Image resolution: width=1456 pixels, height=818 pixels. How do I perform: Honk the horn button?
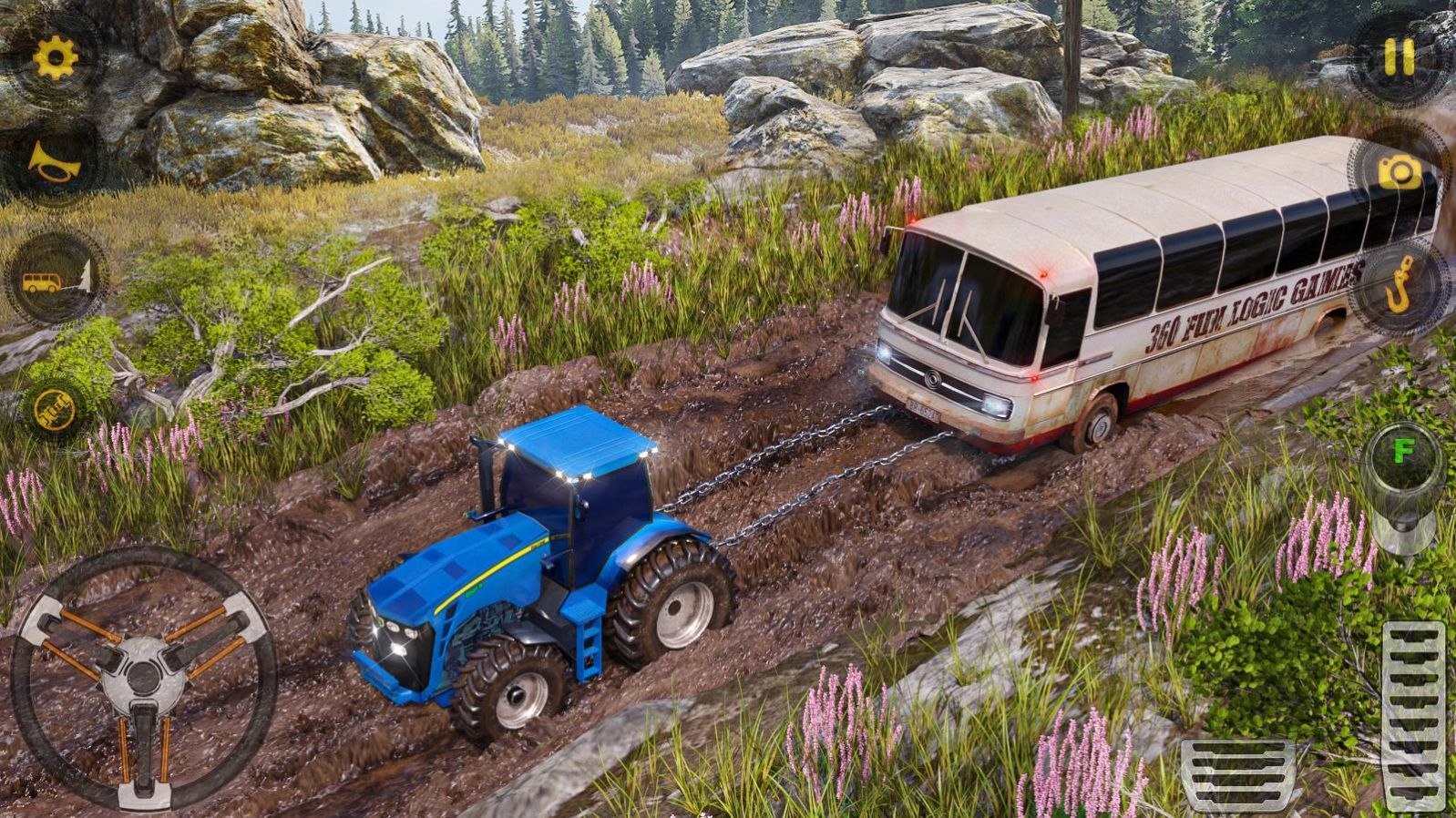coord(54,163)
